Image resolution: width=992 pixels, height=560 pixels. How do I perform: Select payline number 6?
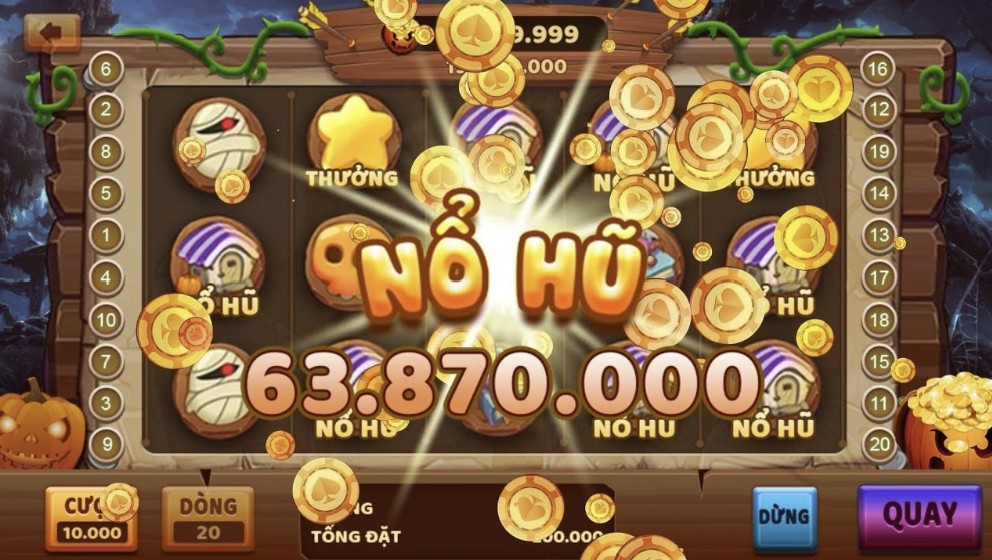pos(106,69)
